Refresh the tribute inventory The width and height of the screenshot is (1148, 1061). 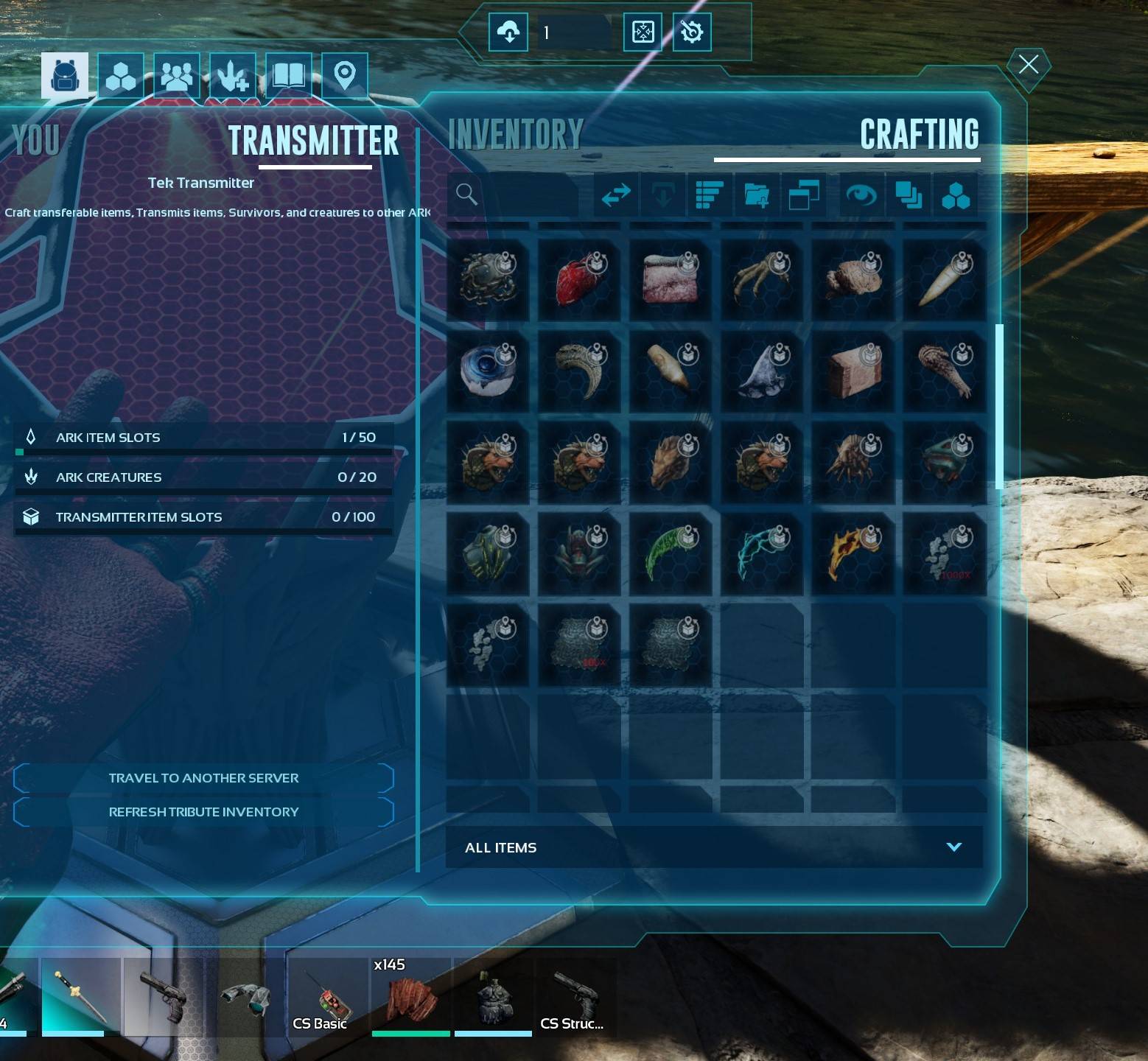(203, 812)
